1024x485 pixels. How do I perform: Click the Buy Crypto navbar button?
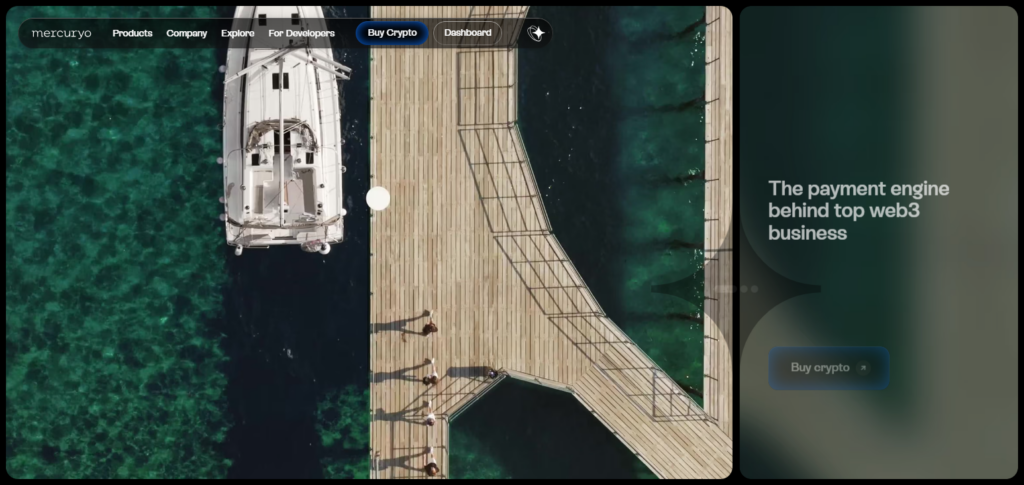392,33
